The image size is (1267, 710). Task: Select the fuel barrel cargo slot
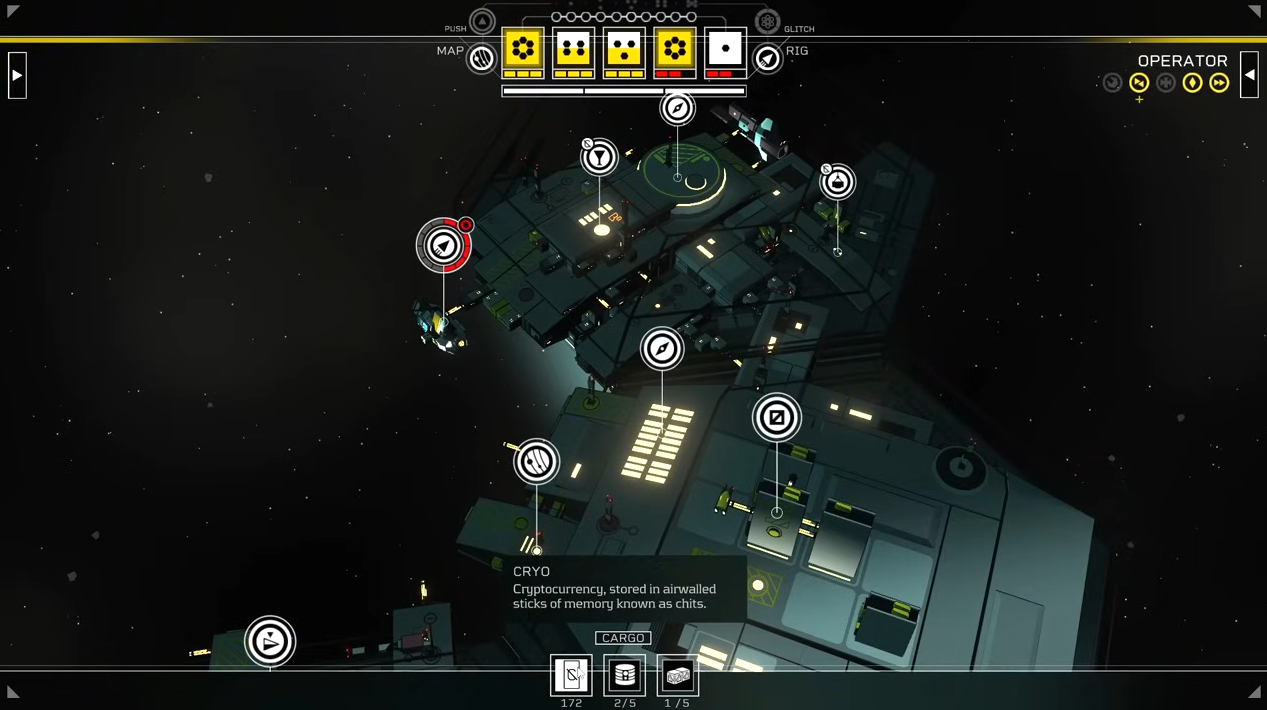click(625, 676)
